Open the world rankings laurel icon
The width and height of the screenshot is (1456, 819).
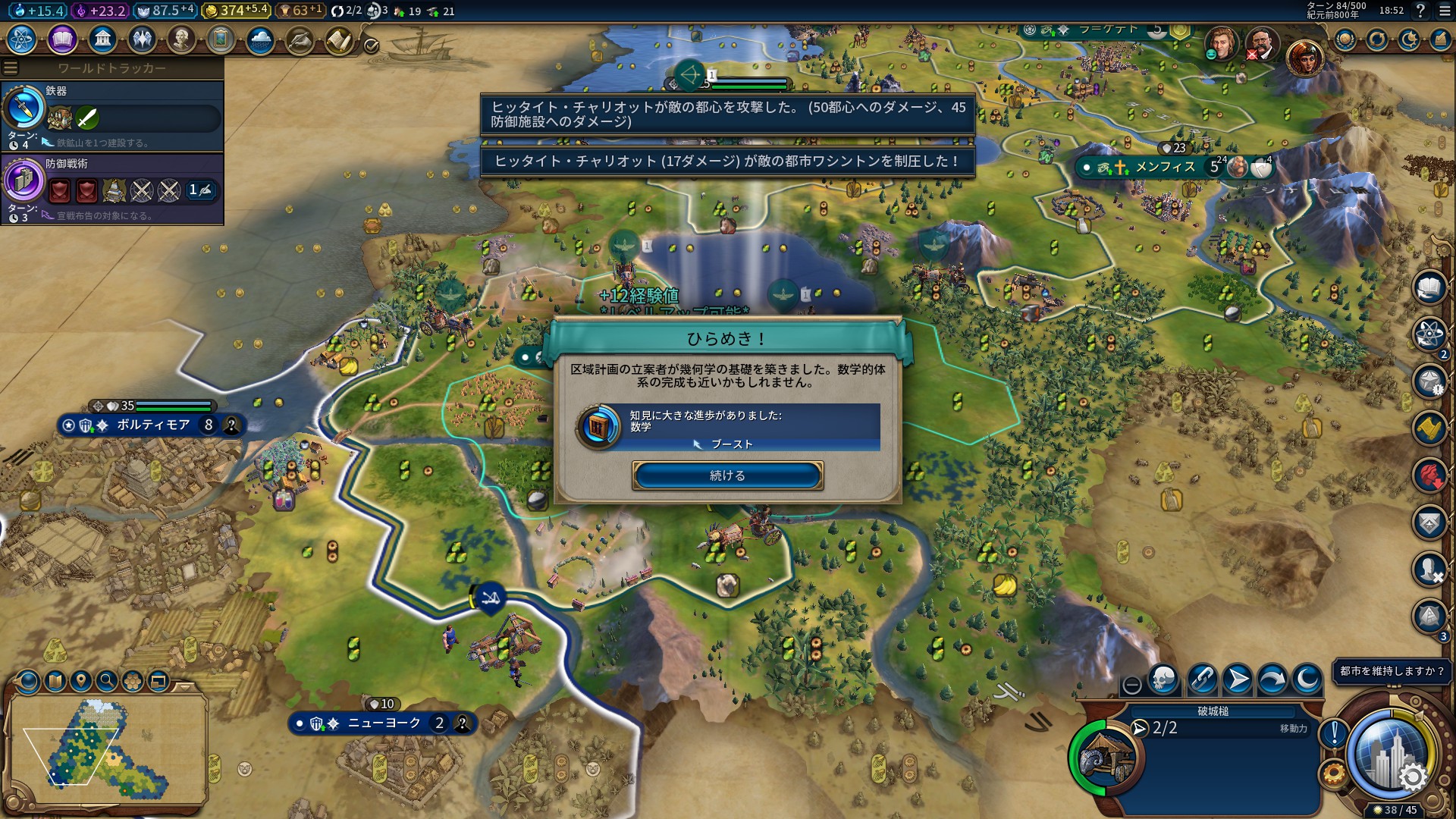click(1345, 39)
